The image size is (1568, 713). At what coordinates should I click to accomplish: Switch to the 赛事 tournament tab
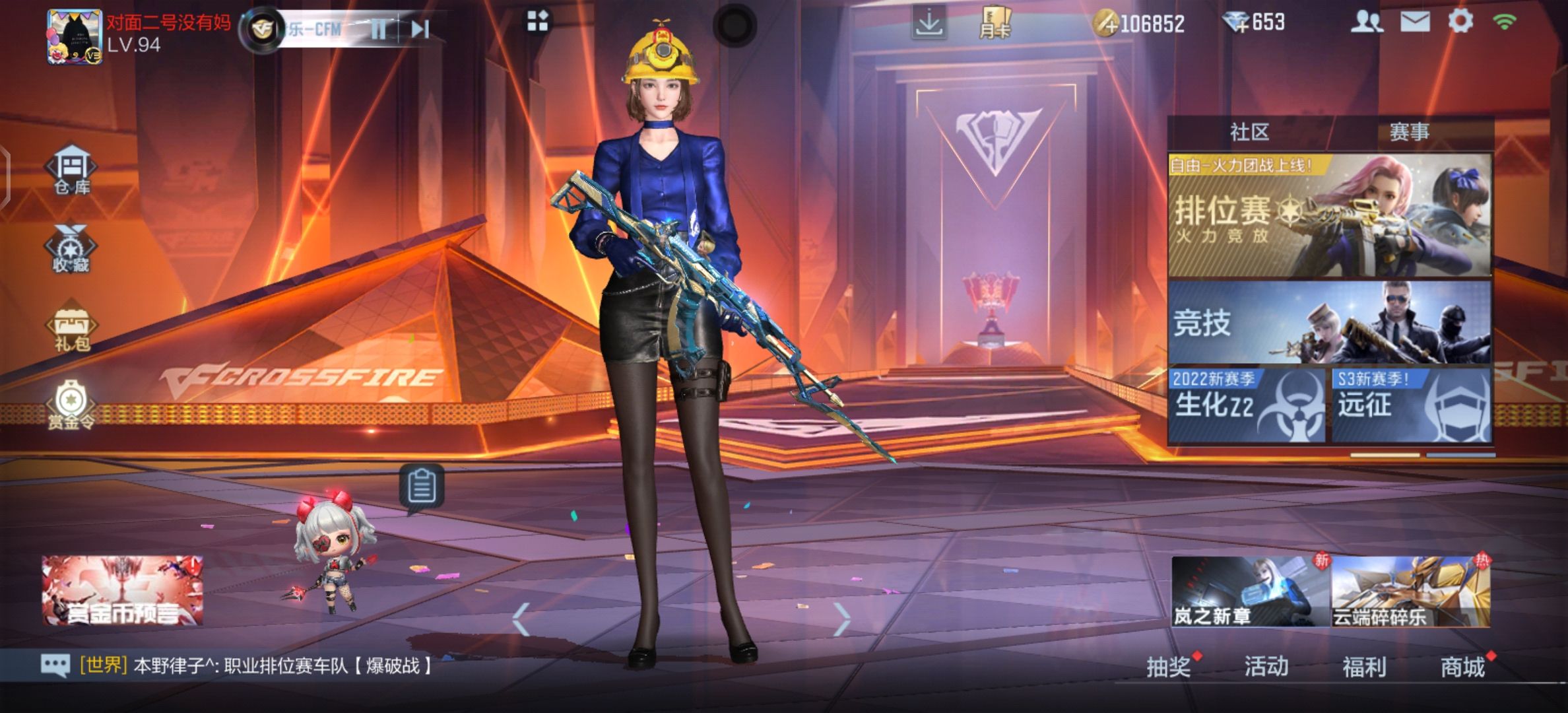pyautogui.click(x=1409, y=132)
